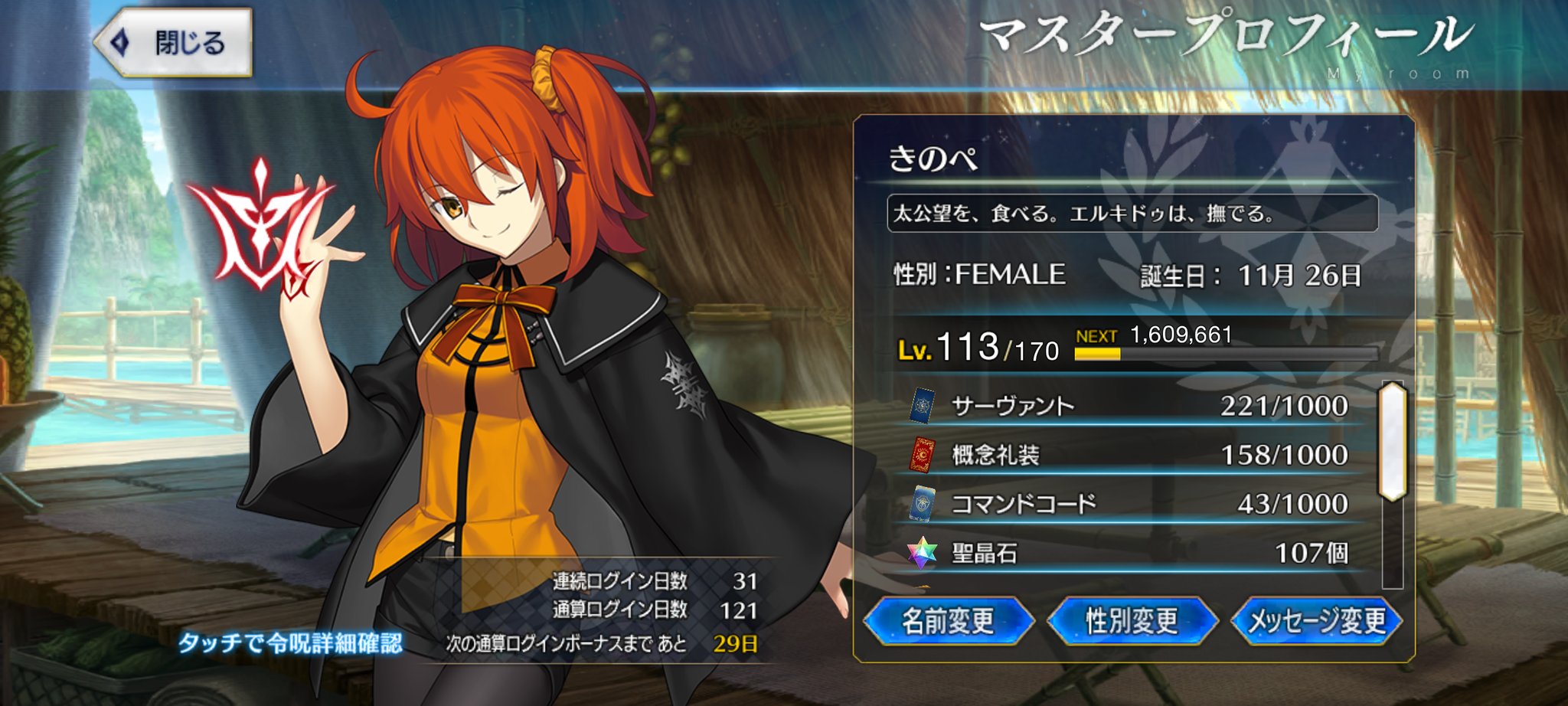Click the profile stats list scrollbar handle

tap(1393, 442)
